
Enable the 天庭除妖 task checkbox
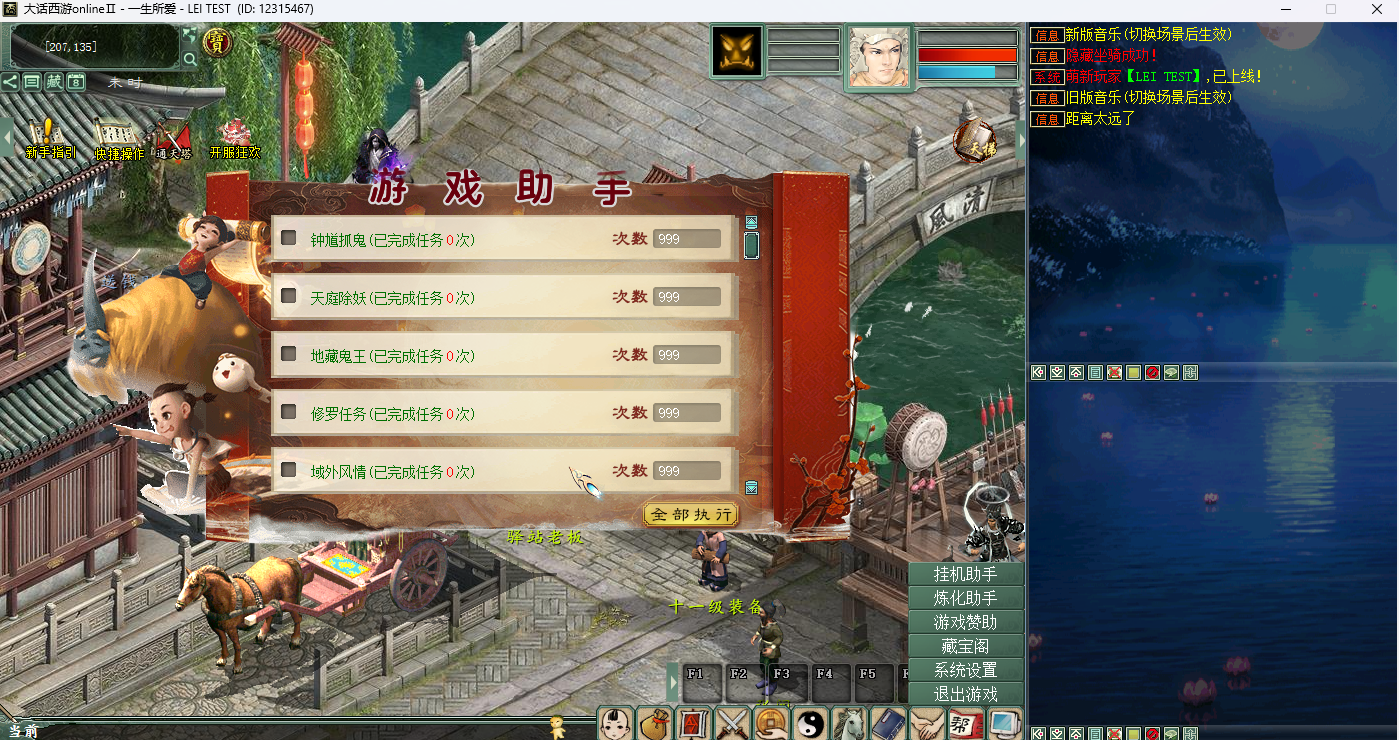[x=289, y=296]
